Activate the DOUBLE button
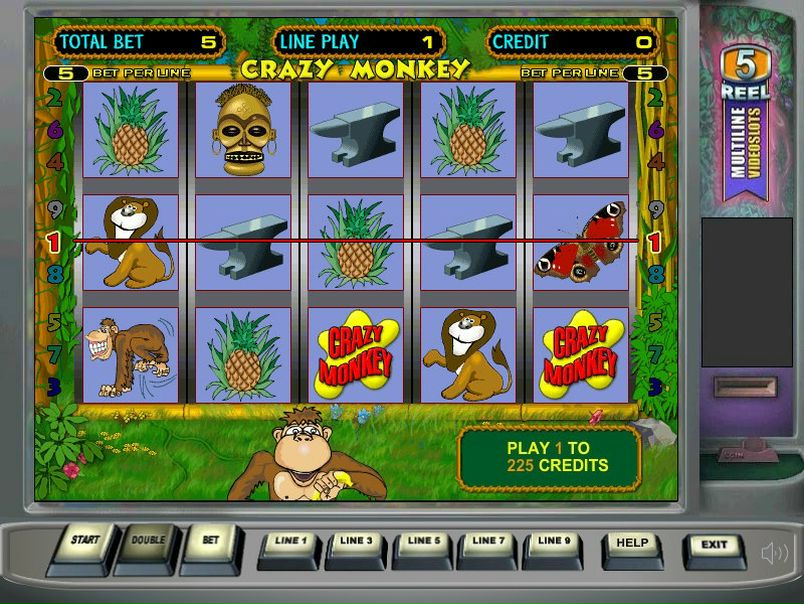Screen dimensions: 804x604 (x=147, y=545)
